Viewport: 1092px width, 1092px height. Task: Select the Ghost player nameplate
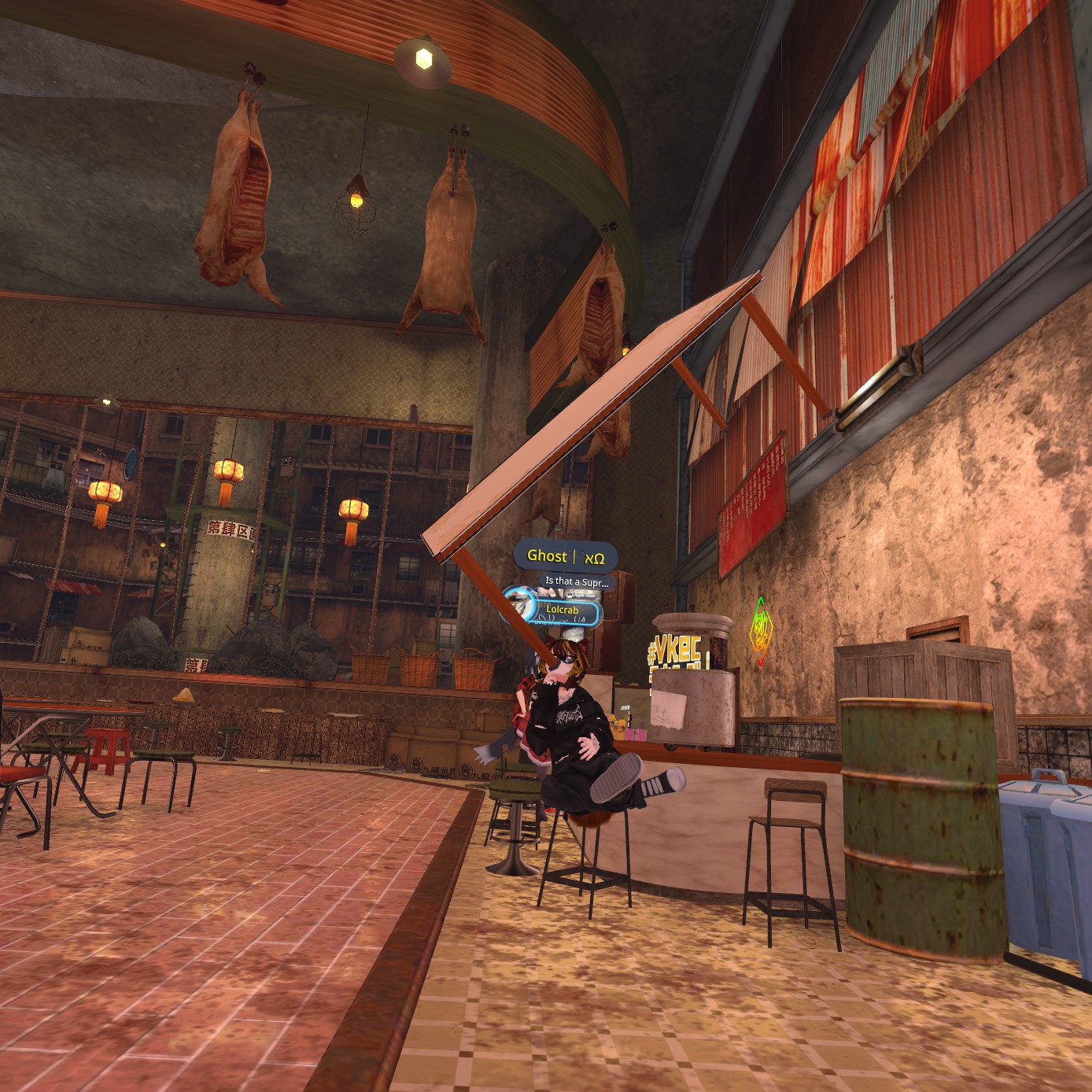[565, 556]
